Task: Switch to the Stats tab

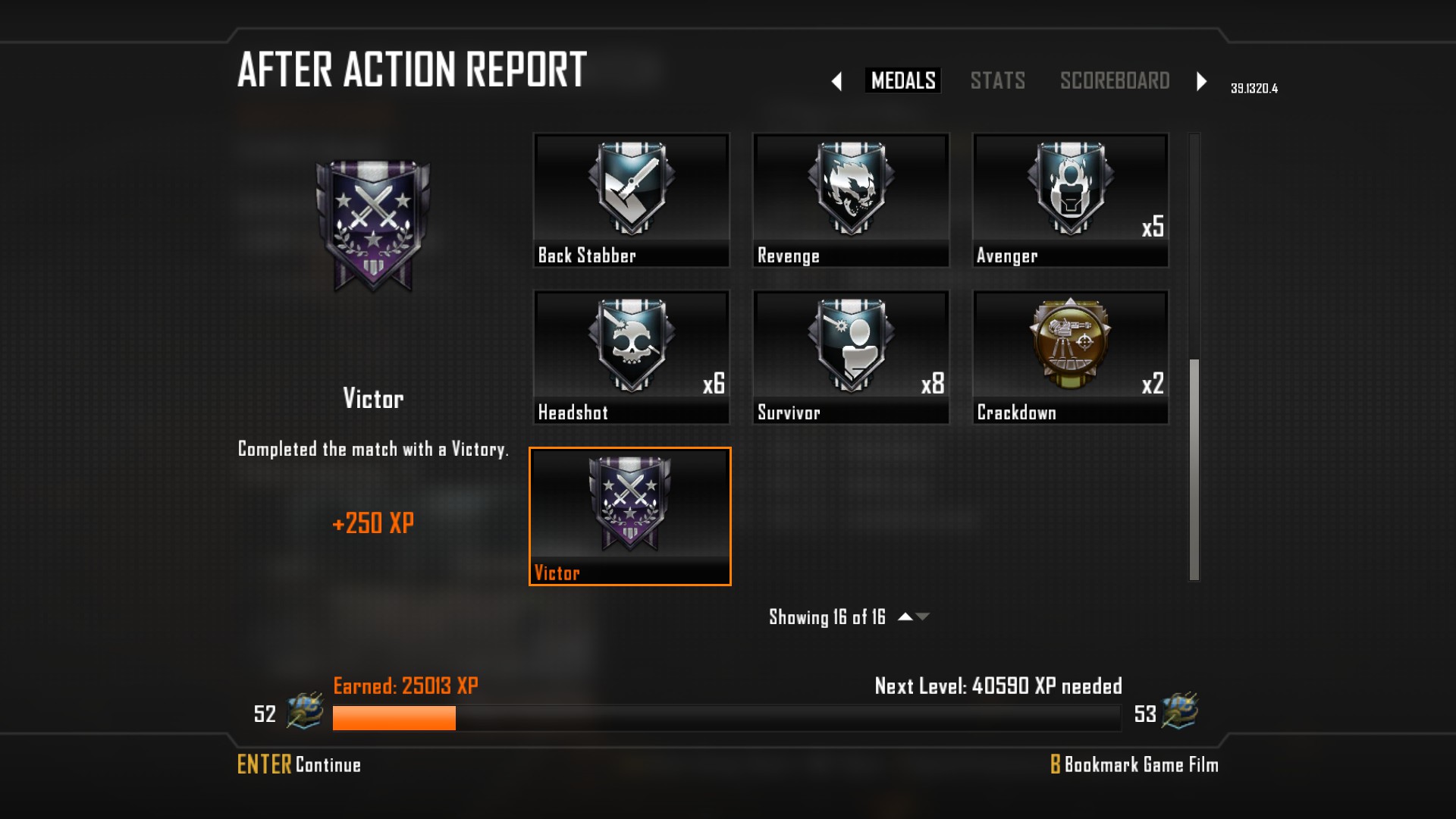Action: (997, 80)
